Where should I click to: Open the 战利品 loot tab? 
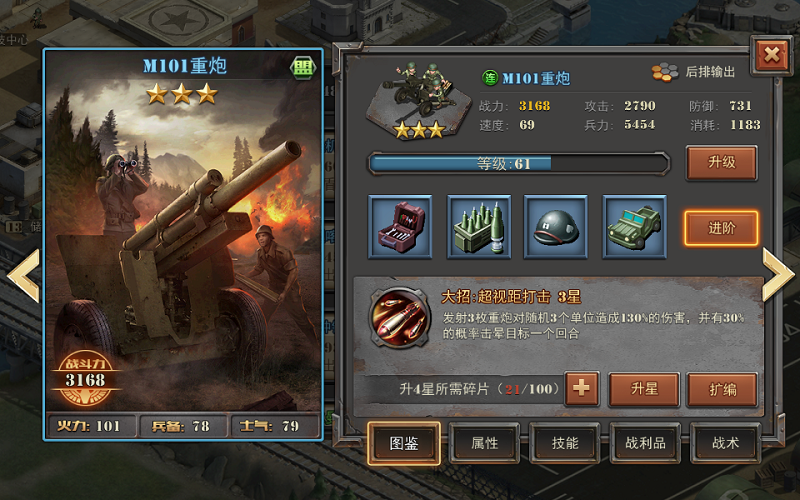point(645,443)
